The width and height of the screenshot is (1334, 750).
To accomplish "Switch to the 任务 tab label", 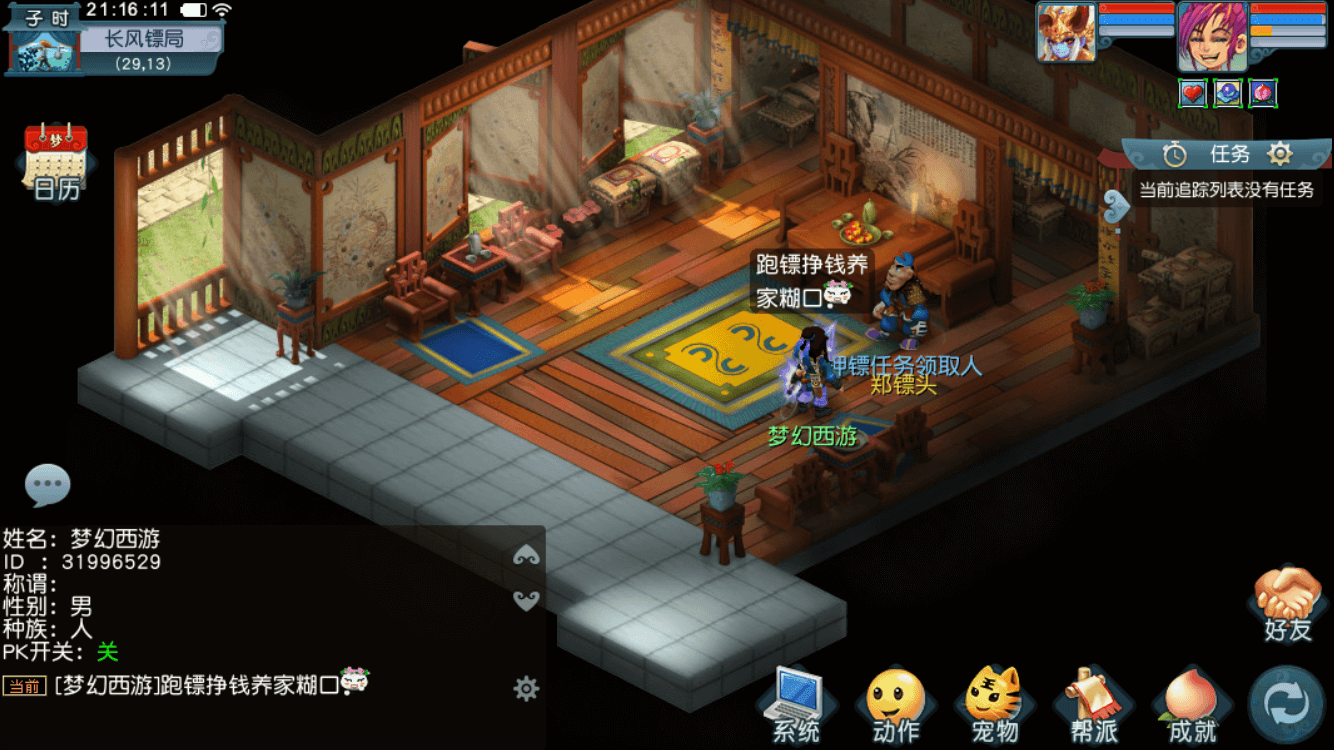I will click(1232, 154).
